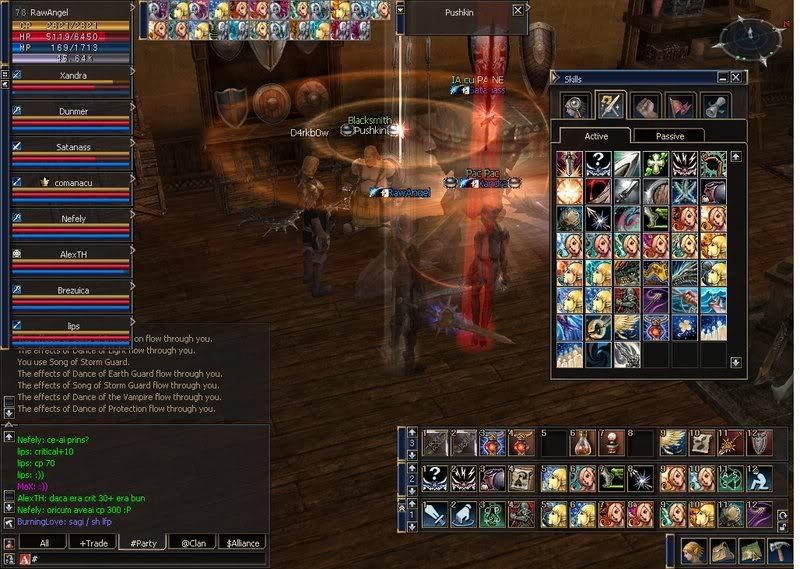Close the Skills window
The image size is (800, 569).
pos(736,77)
